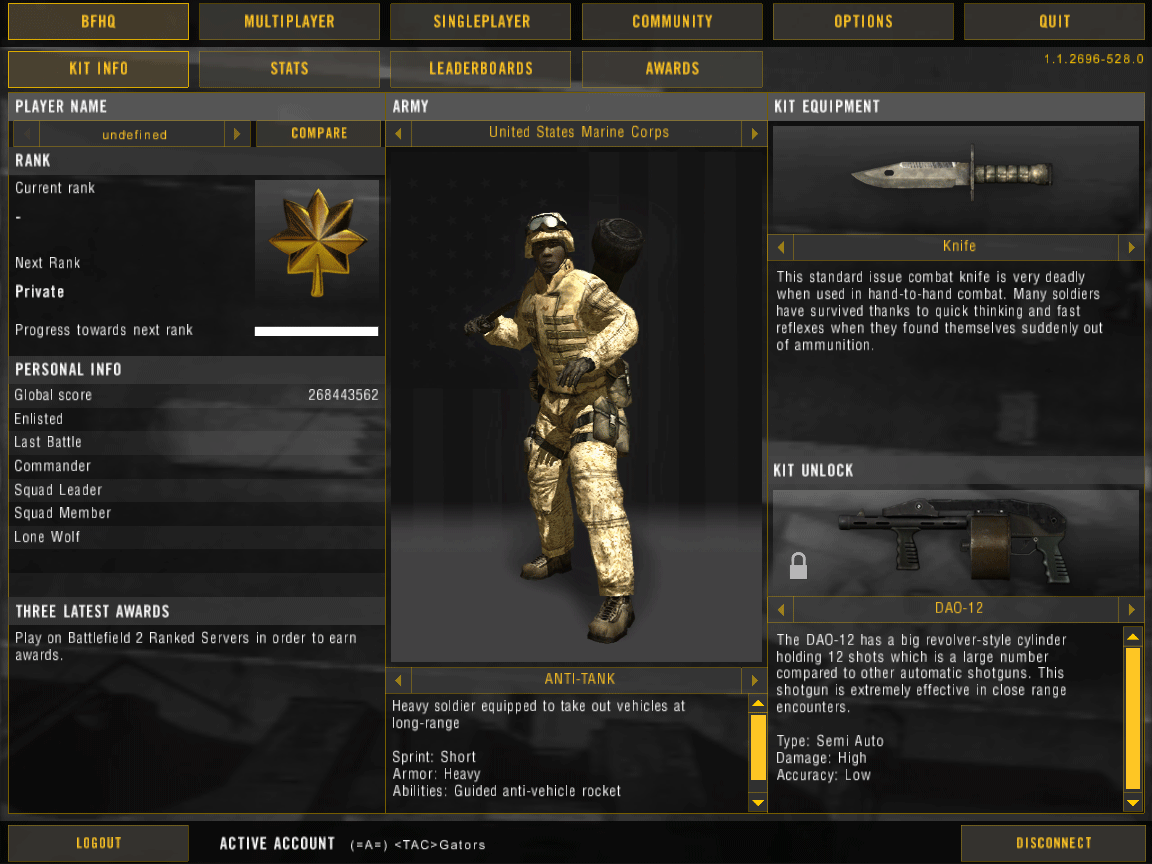1152x864 pixels.
Task: Switch to the next kit after Anti-Tank
Action: pyautogui.click(x=754, y=680)
